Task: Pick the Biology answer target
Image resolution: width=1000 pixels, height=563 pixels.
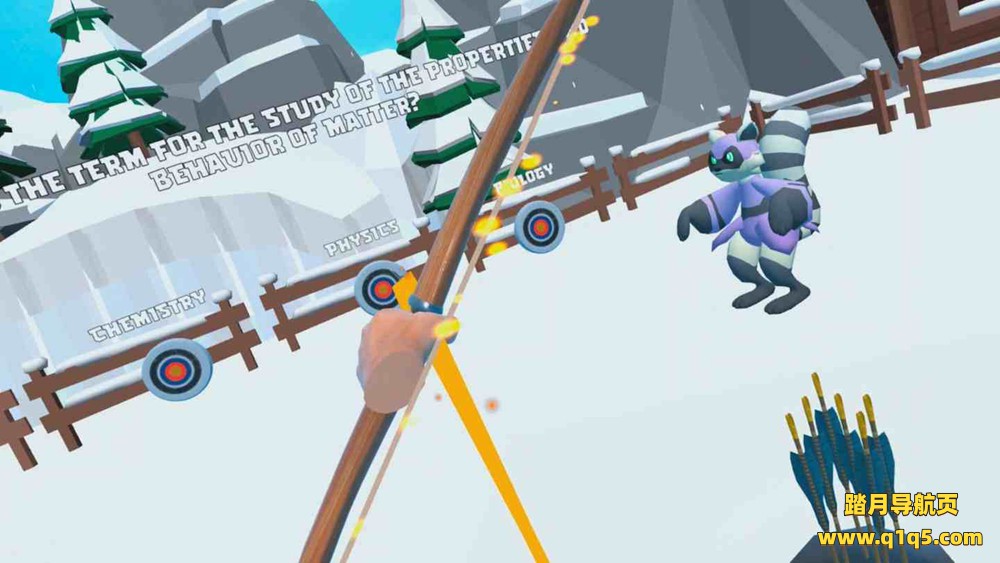Action: (540, 227)
